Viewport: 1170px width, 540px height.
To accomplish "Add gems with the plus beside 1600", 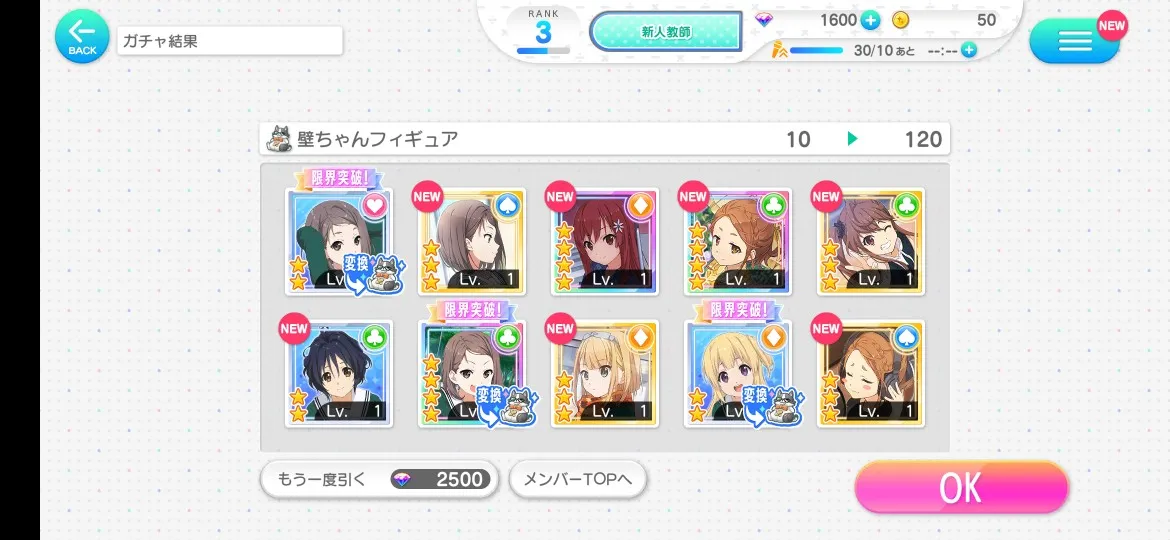I will [x=870, y=20].
